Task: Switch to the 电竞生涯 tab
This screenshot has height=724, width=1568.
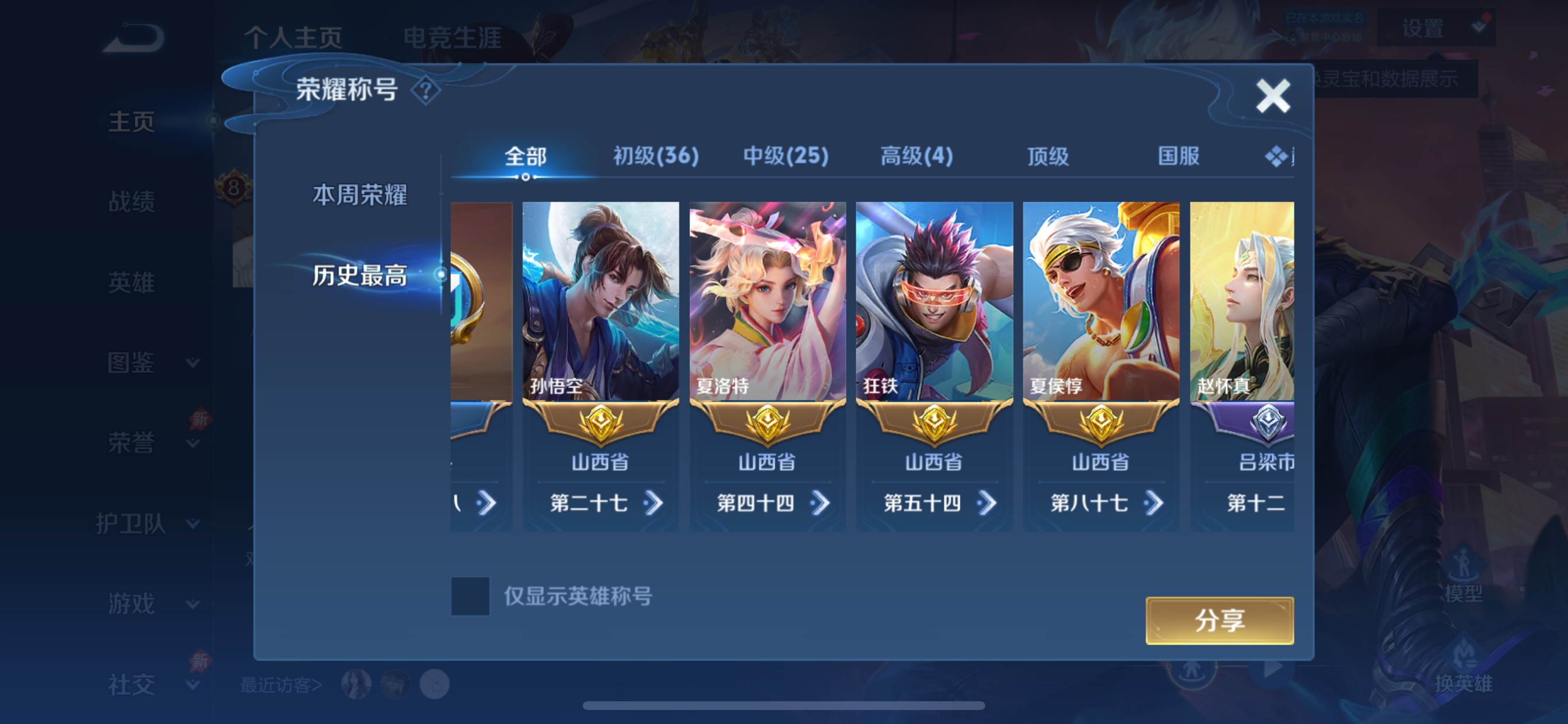Action: coord(453,38)
